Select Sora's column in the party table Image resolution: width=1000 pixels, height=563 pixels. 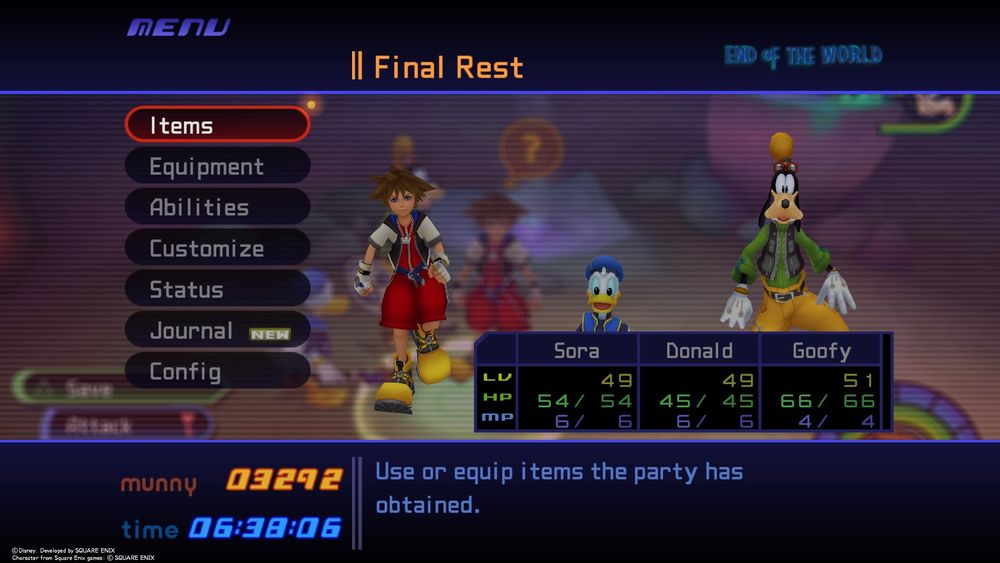(577, 351)
